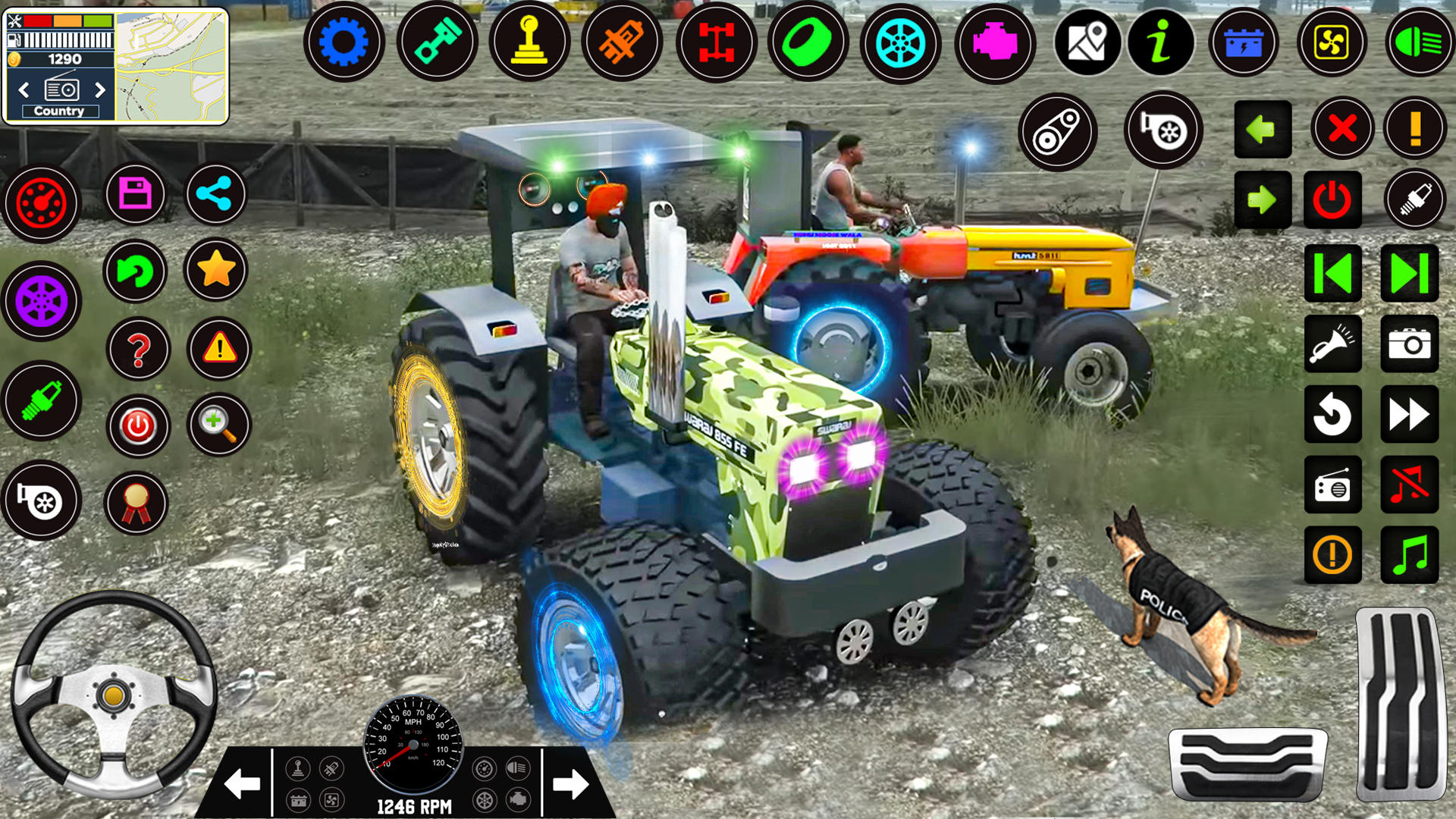Screen dimensions: 1456x819
Task: Go back a radio station with the left chevron
Action: pyautogui.click(x=23, y=89)
